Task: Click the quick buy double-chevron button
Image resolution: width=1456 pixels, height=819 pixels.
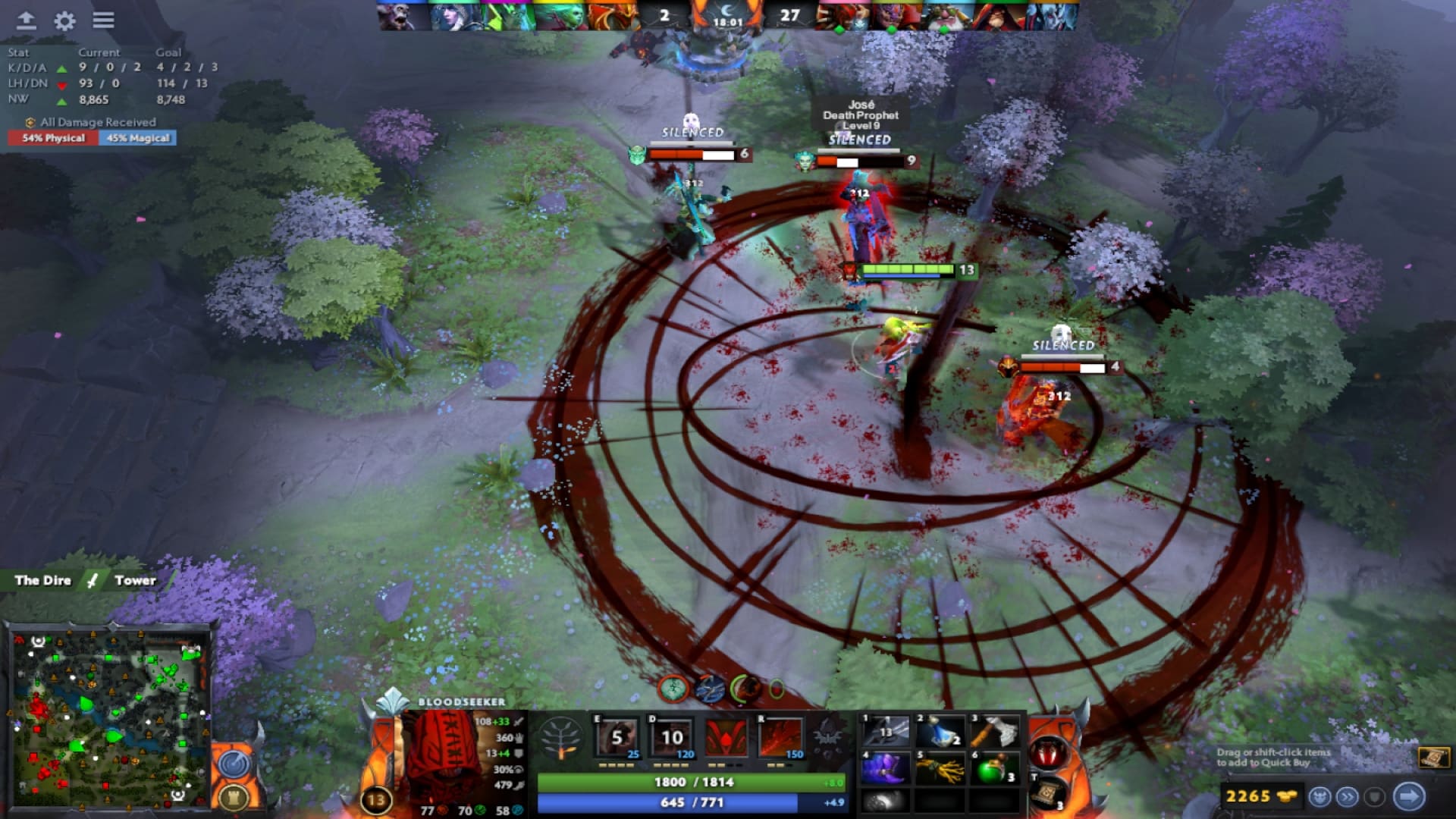Action: tap(1346, 798)
